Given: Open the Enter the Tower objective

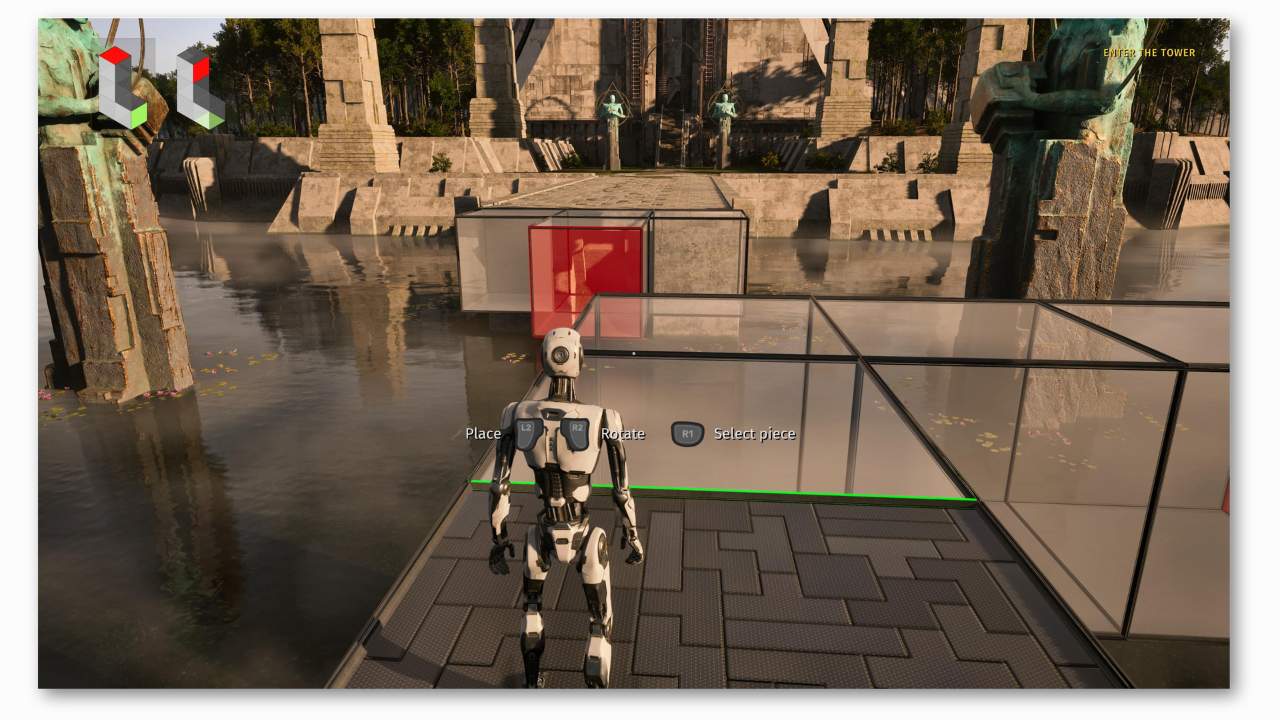Looking at the screenshot, I should (1149, 53).
